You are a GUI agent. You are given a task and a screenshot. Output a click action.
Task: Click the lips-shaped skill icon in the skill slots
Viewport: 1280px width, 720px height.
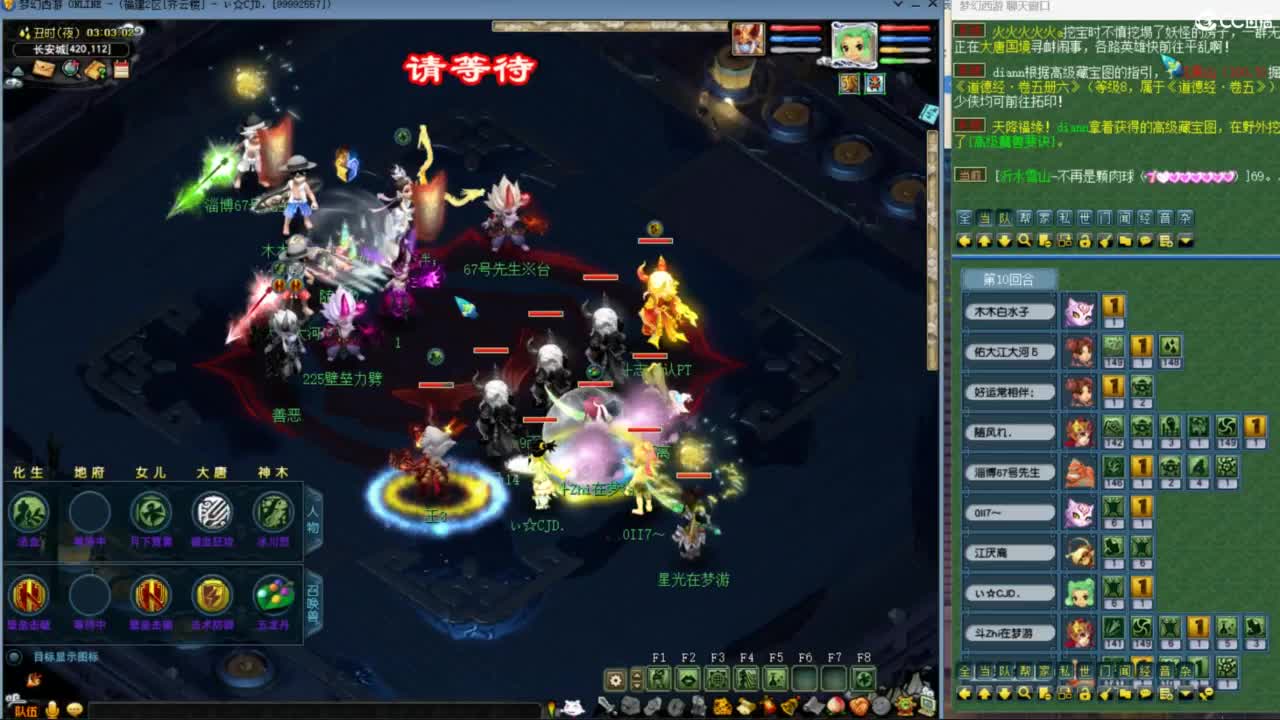pos(687,676)
